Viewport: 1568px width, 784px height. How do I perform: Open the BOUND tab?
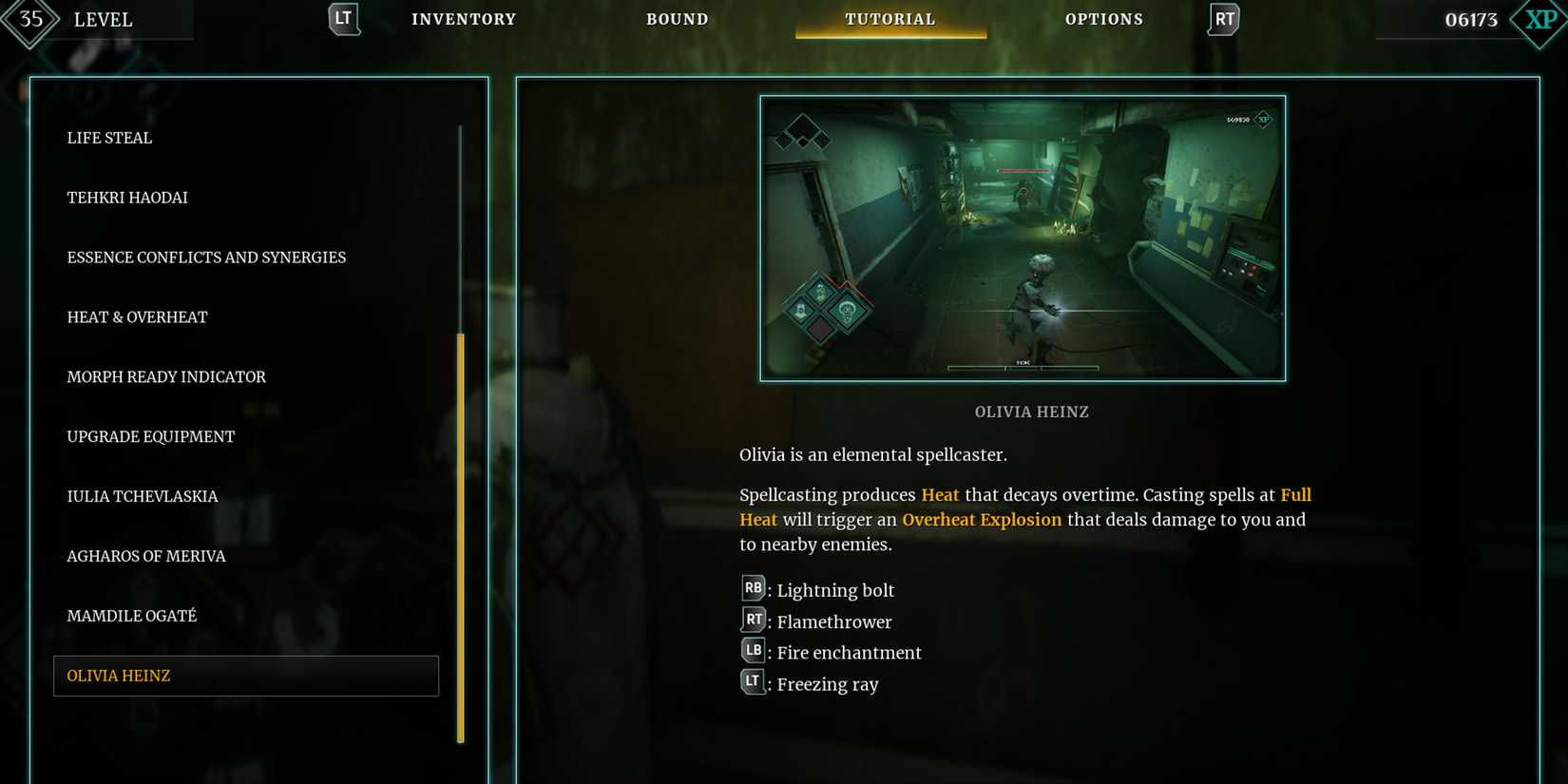[x=678, y=18]
